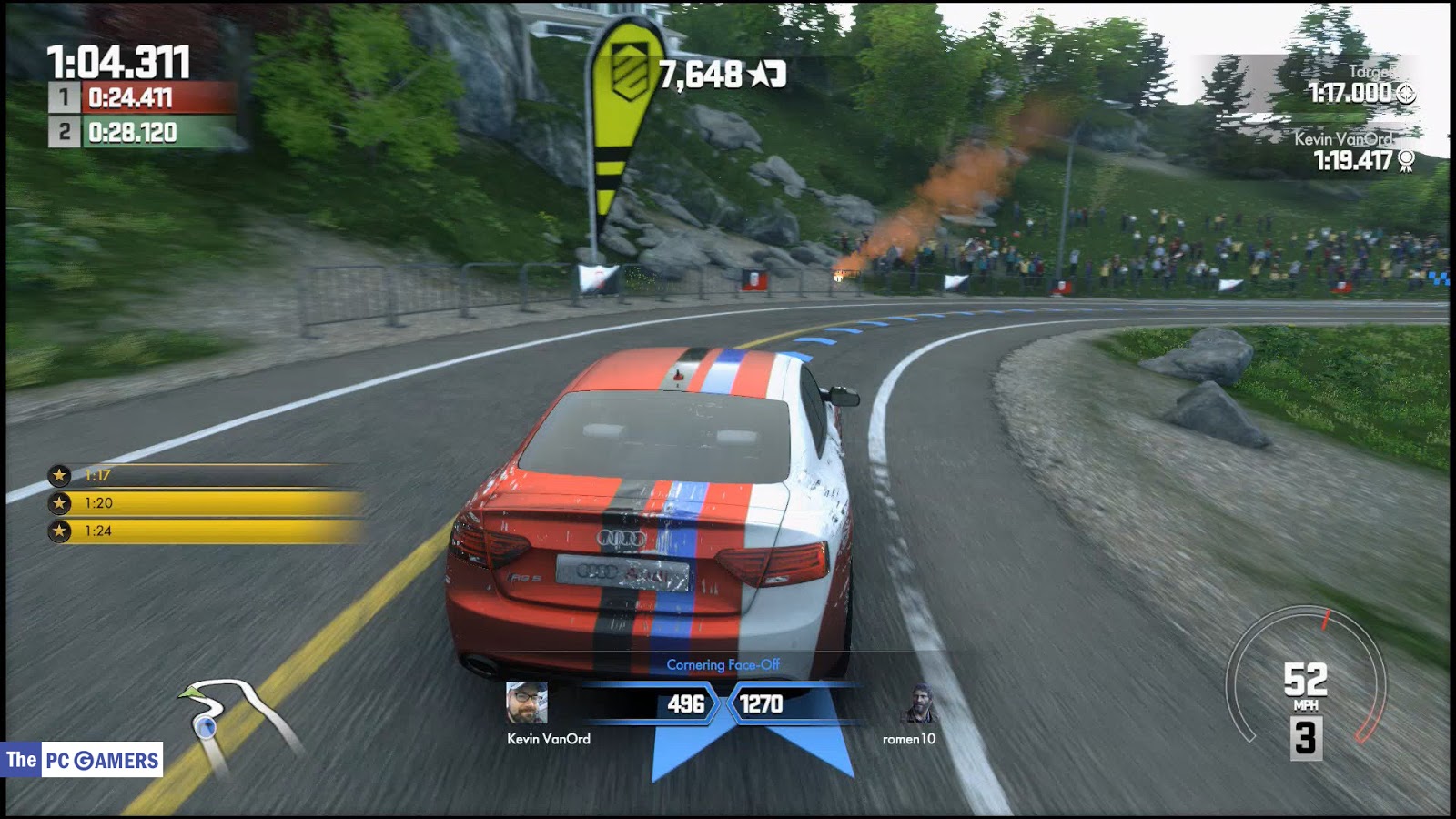Click the 1:24 star objective row
Image resolution: width=1456 pixels, height=819 pixels.
click(205, 531)
